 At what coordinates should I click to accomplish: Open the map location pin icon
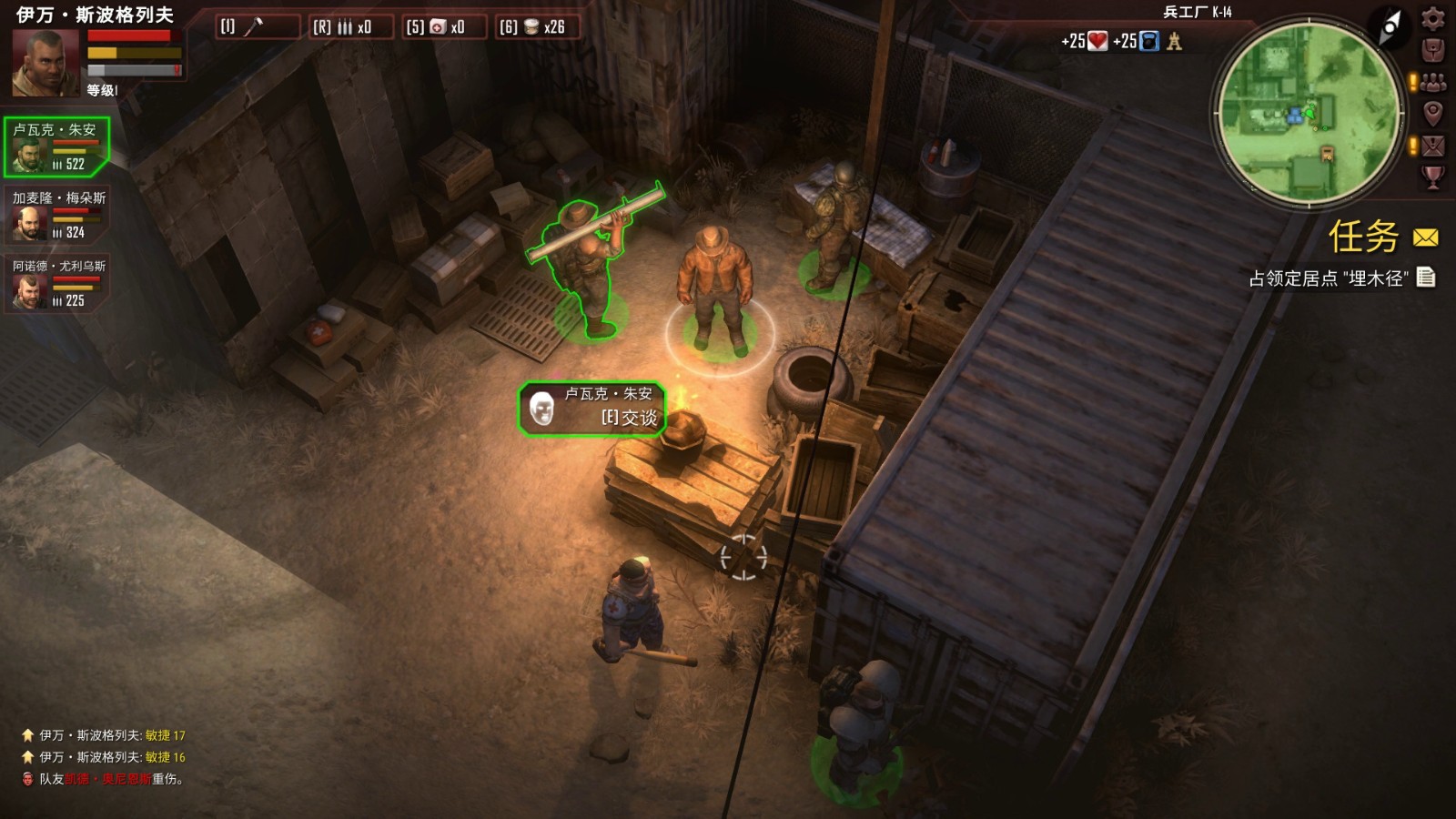[1431, 111]
